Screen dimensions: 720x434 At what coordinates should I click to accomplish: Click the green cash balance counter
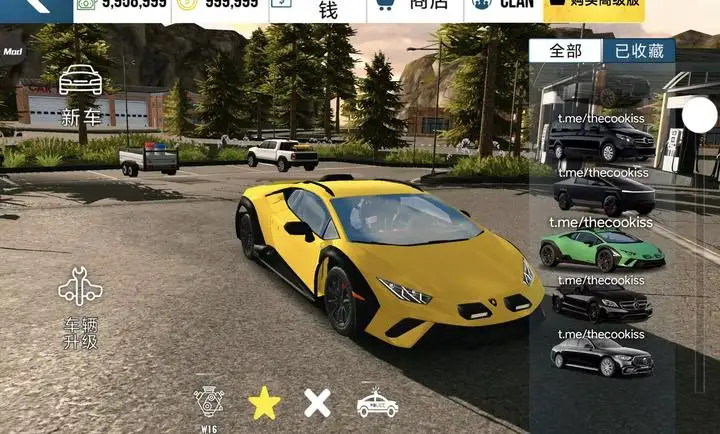coord(121,6)
